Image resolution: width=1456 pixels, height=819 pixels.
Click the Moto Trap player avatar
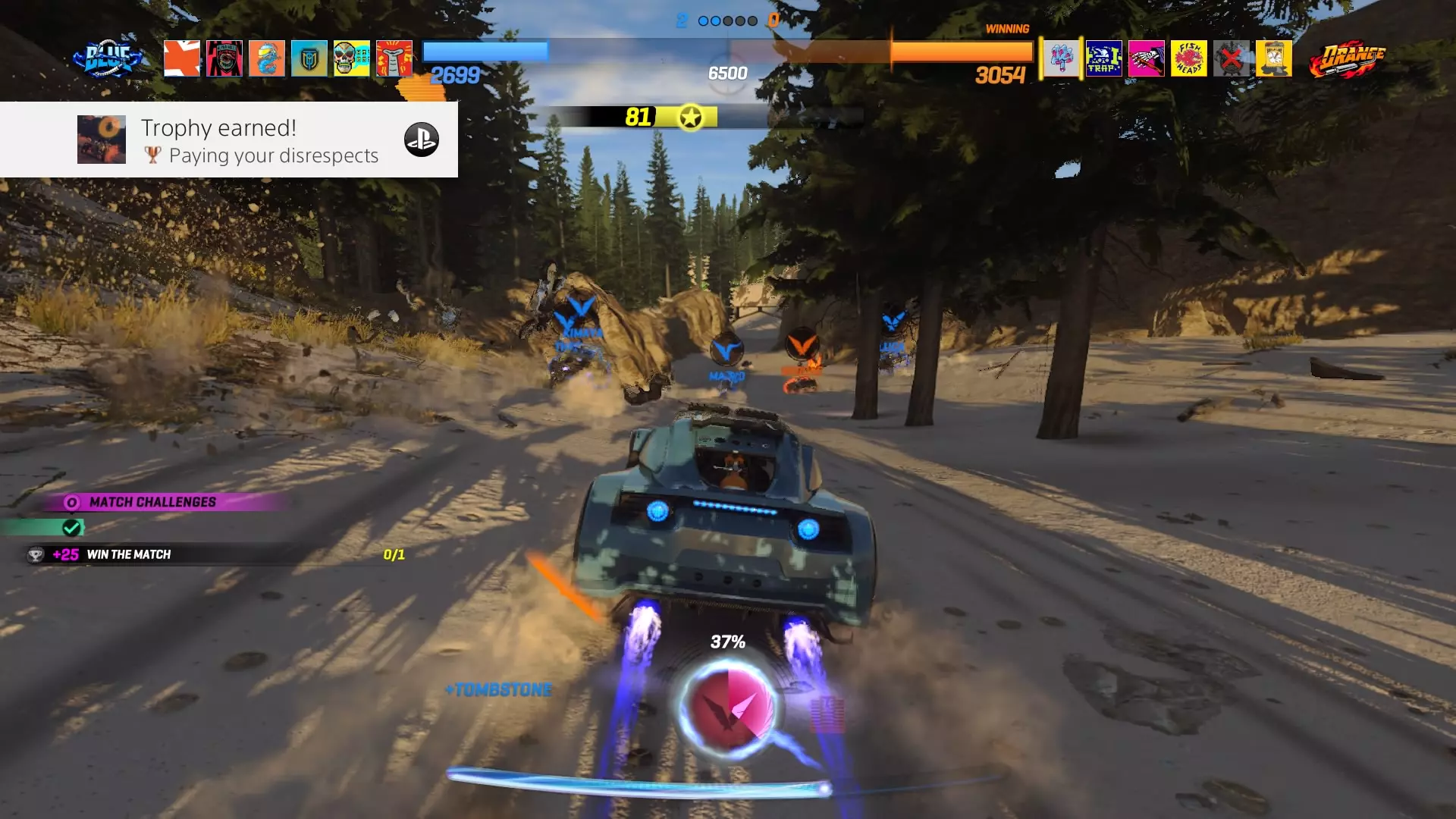tap(1103, 58)
